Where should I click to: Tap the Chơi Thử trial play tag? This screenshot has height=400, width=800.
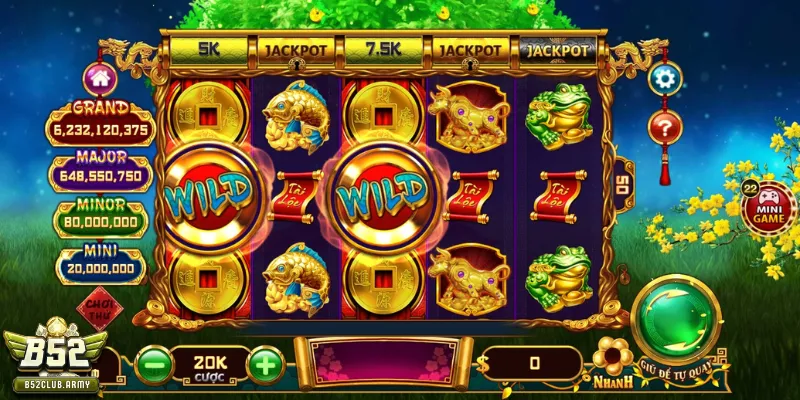coord(98,312)
